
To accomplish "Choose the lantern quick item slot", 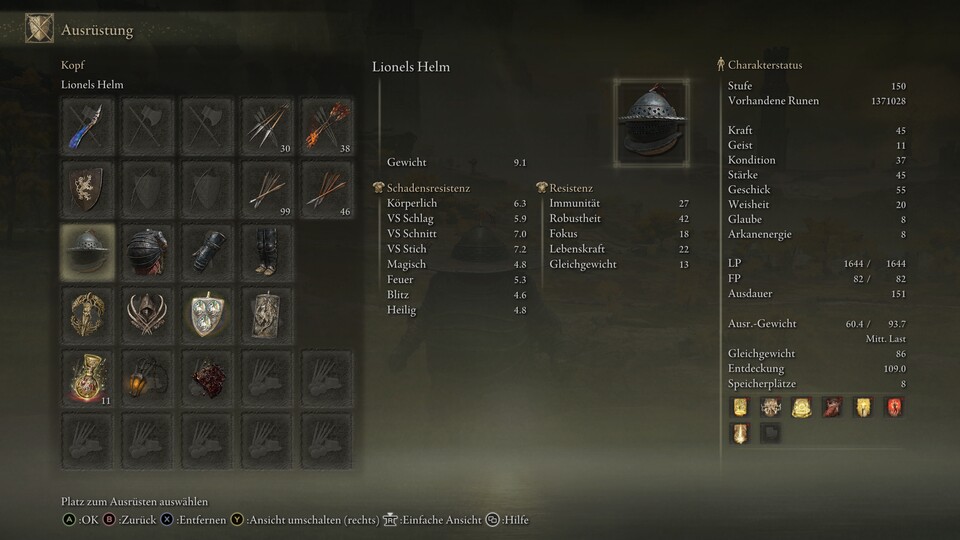I will 147,377.
